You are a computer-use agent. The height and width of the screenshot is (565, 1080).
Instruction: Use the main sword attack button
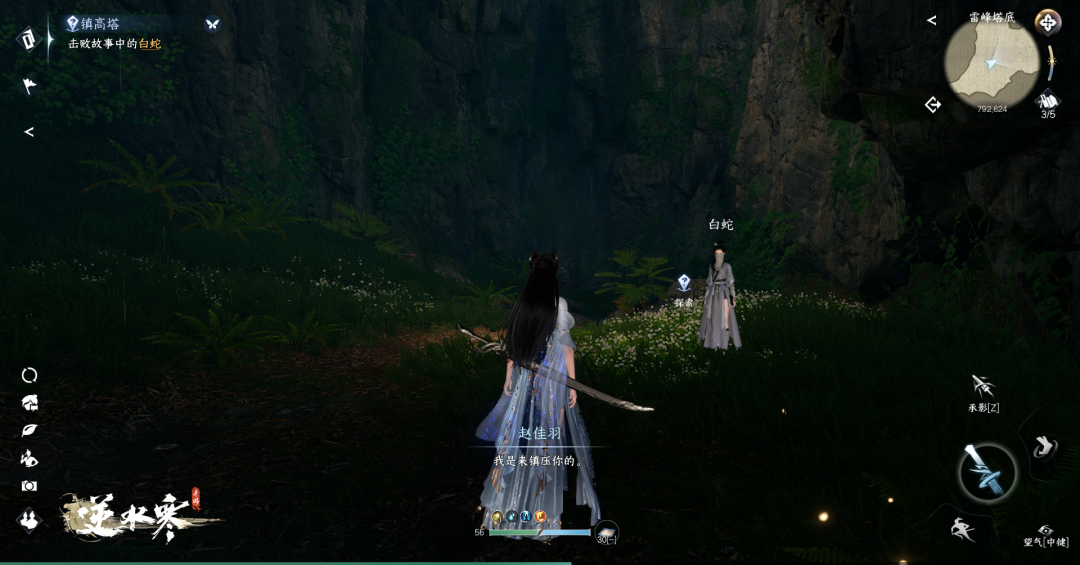[987, 472]
